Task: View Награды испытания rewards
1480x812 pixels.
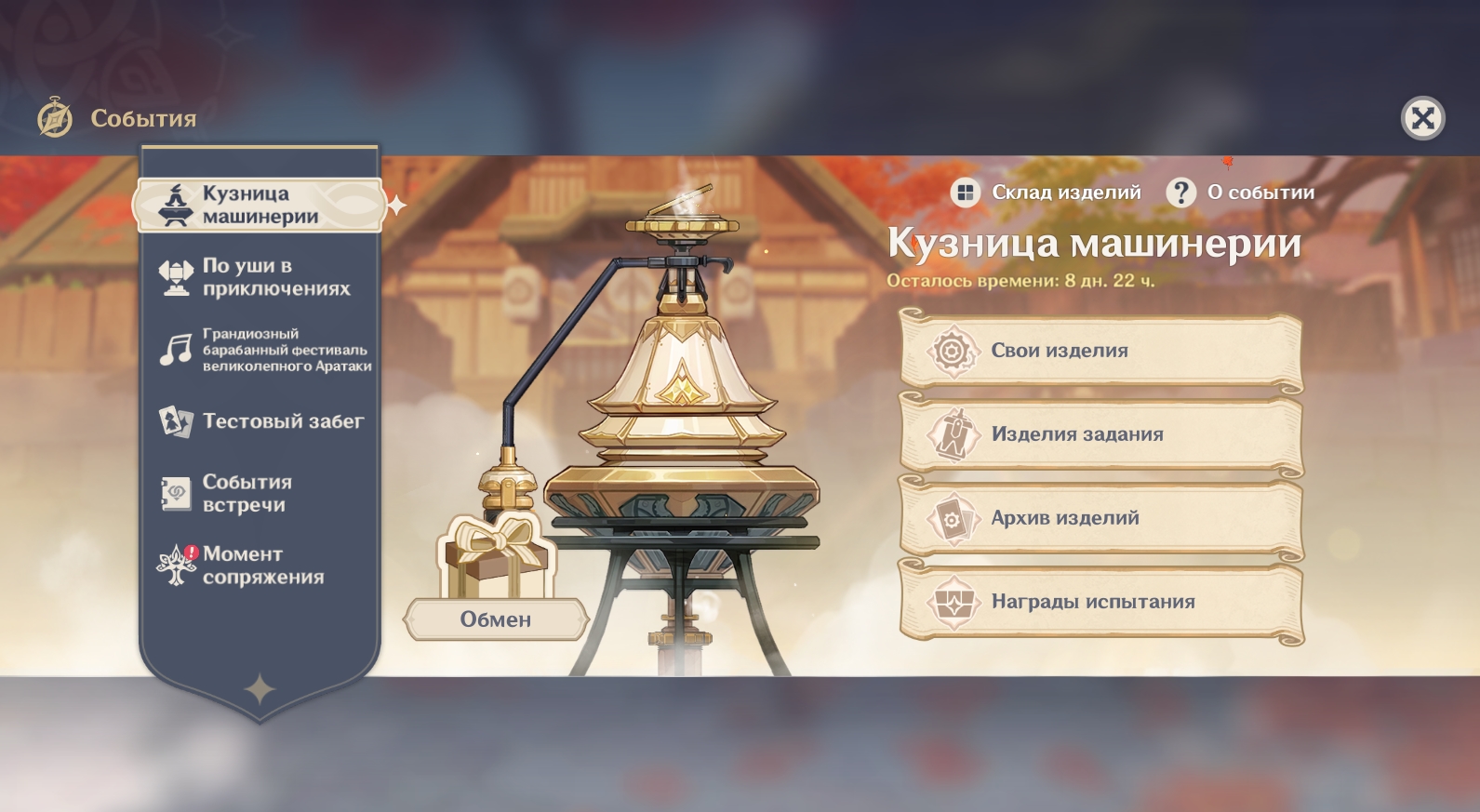Action: click(x=1100, y=602)
